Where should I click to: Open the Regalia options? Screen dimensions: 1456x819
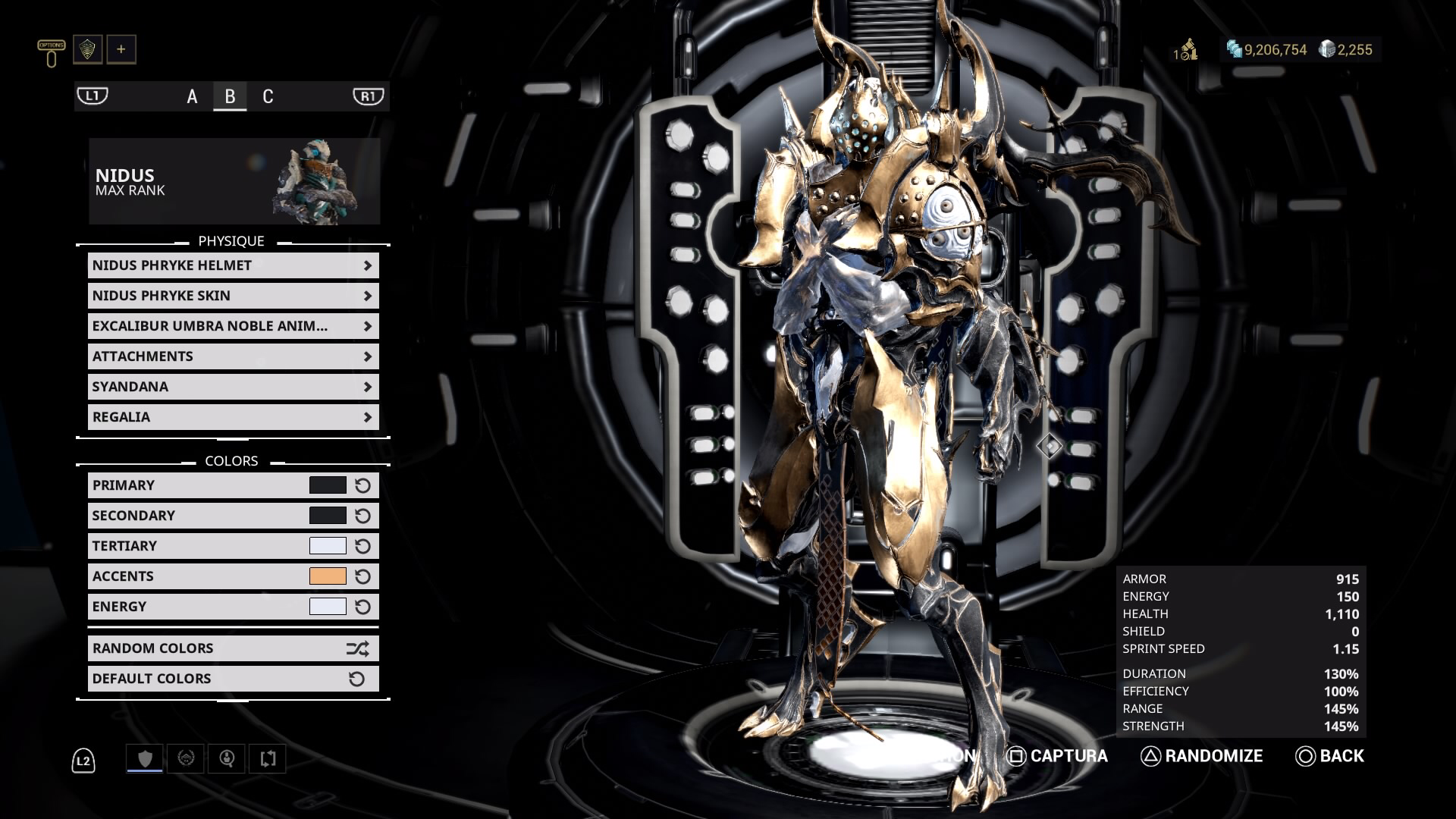click(232, 416)
